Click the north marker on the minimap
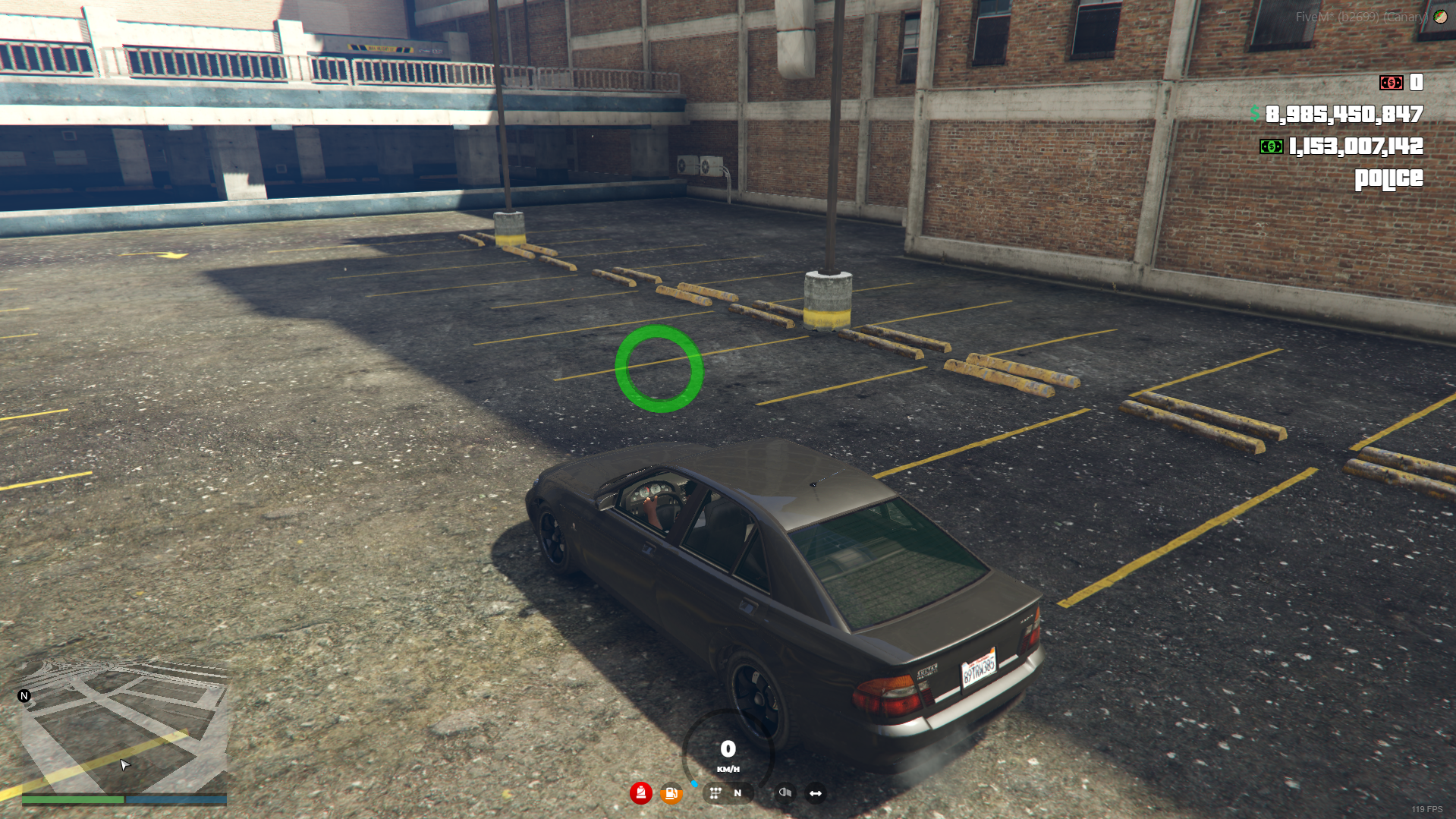The width and height of the screenshot is (1456, 819). pyautogui.click(x=24, y=695)
